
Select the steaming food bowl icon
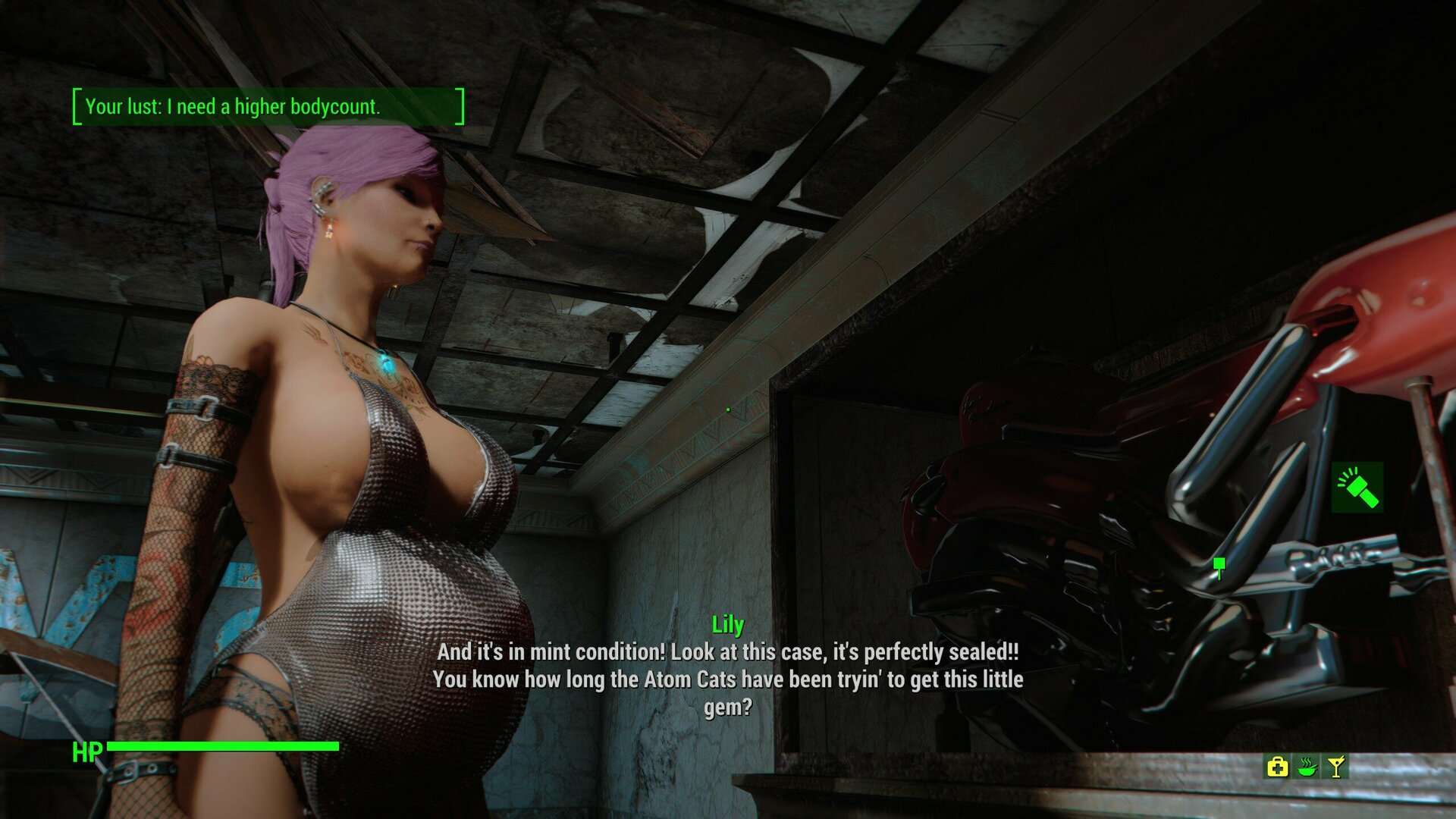(1307, 767)
